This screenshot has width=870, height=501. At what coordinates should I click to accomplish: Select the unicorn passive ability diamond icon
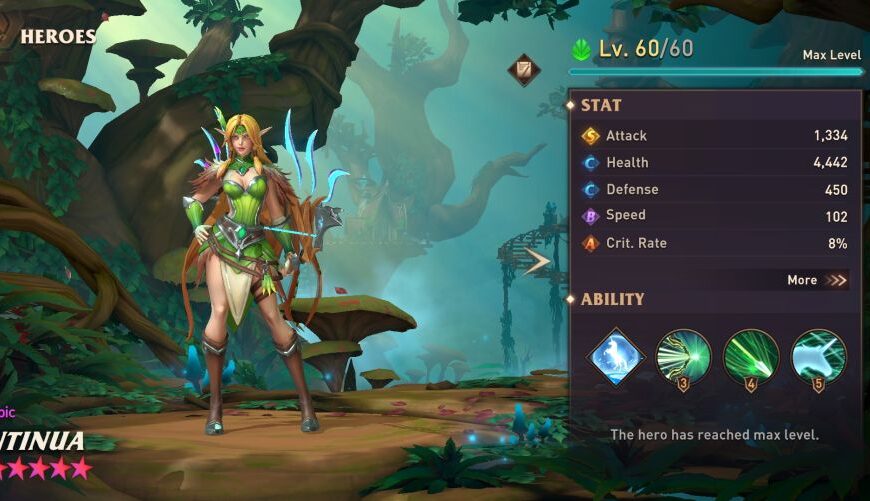[x=614, y=356]
